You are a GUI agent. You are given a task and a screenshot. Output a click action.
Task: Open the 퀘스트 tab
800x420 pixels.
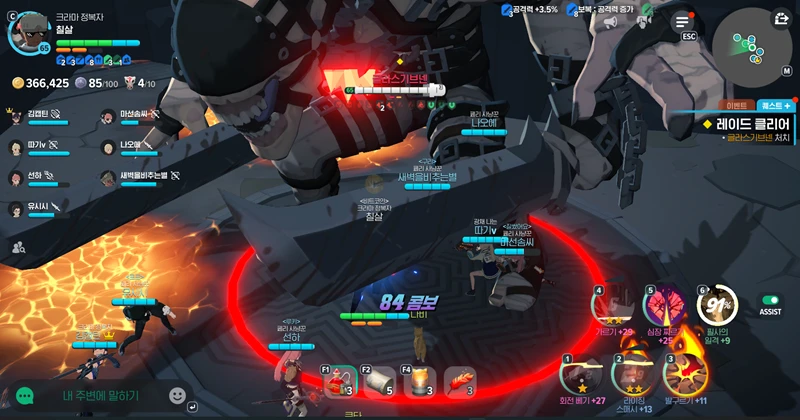coord(775,105)
